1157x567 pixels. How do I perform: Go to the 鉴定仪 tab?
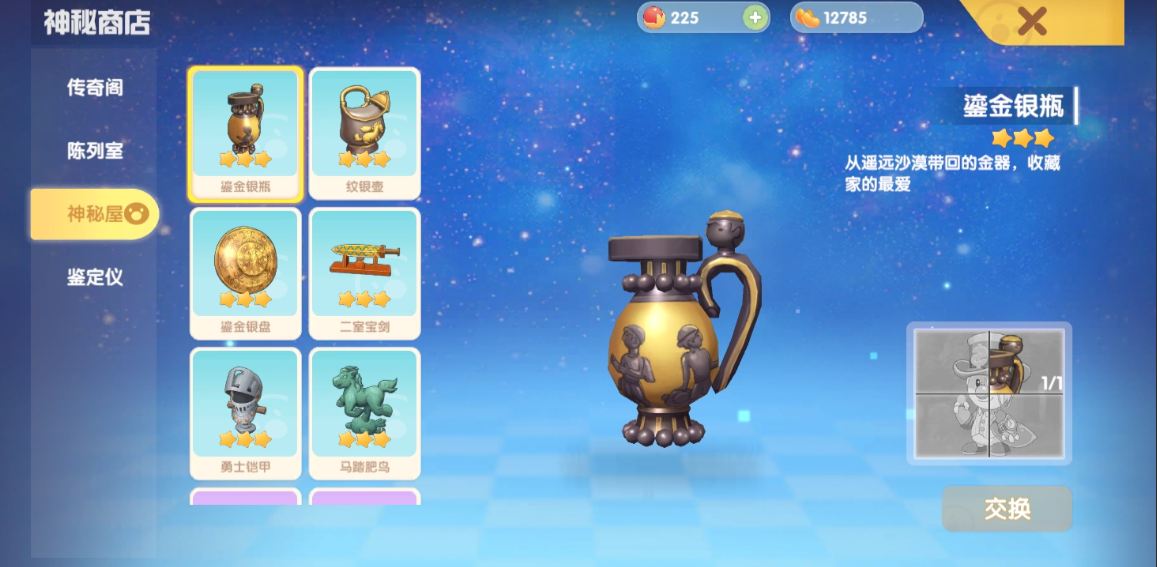[95, 277]
